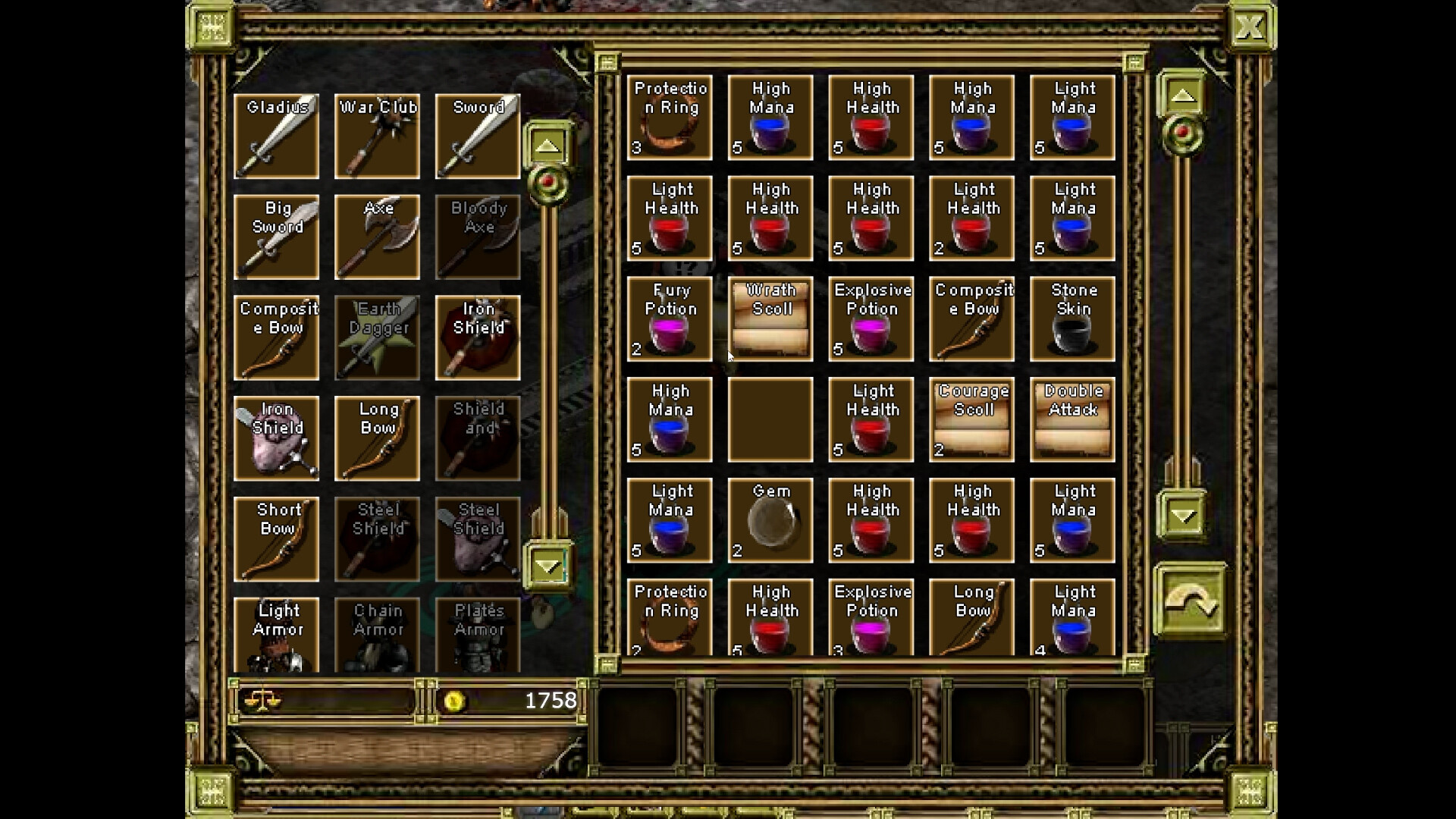Select the Courage Scoll item
The height and width of the screenshot is (819, 1456).
click(x=971, y=419)
